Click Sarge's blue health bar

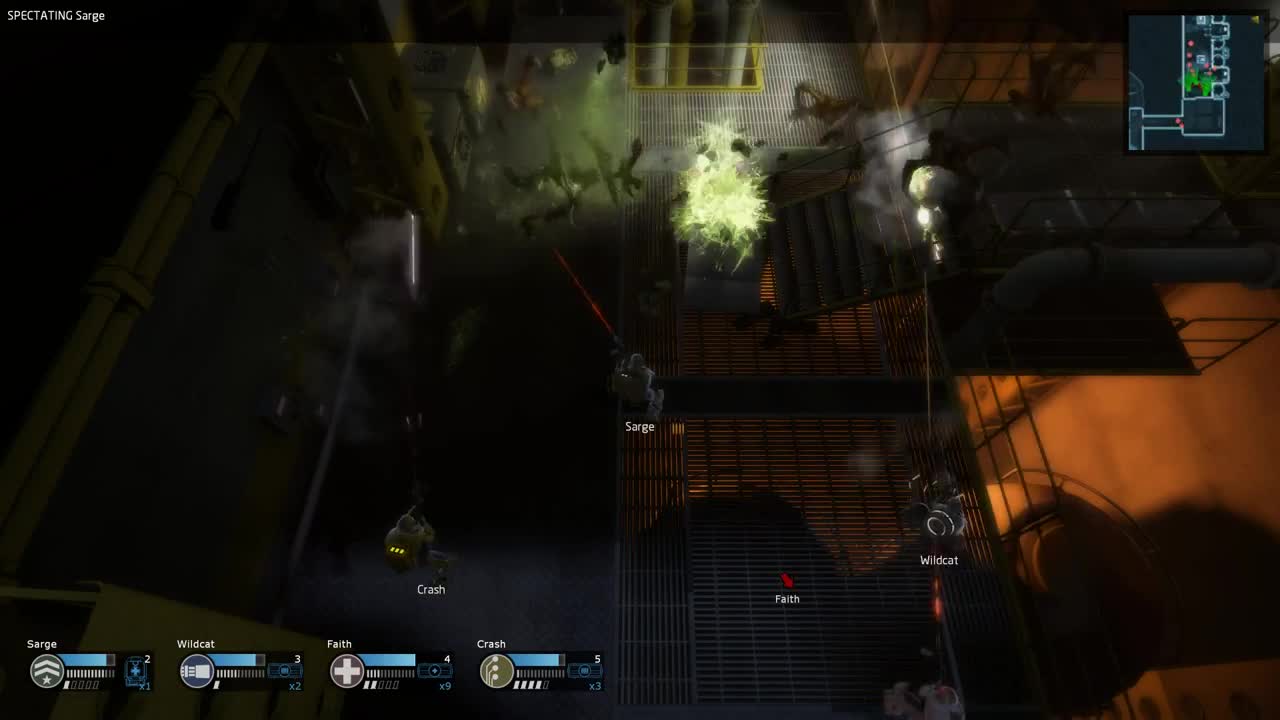88,661
